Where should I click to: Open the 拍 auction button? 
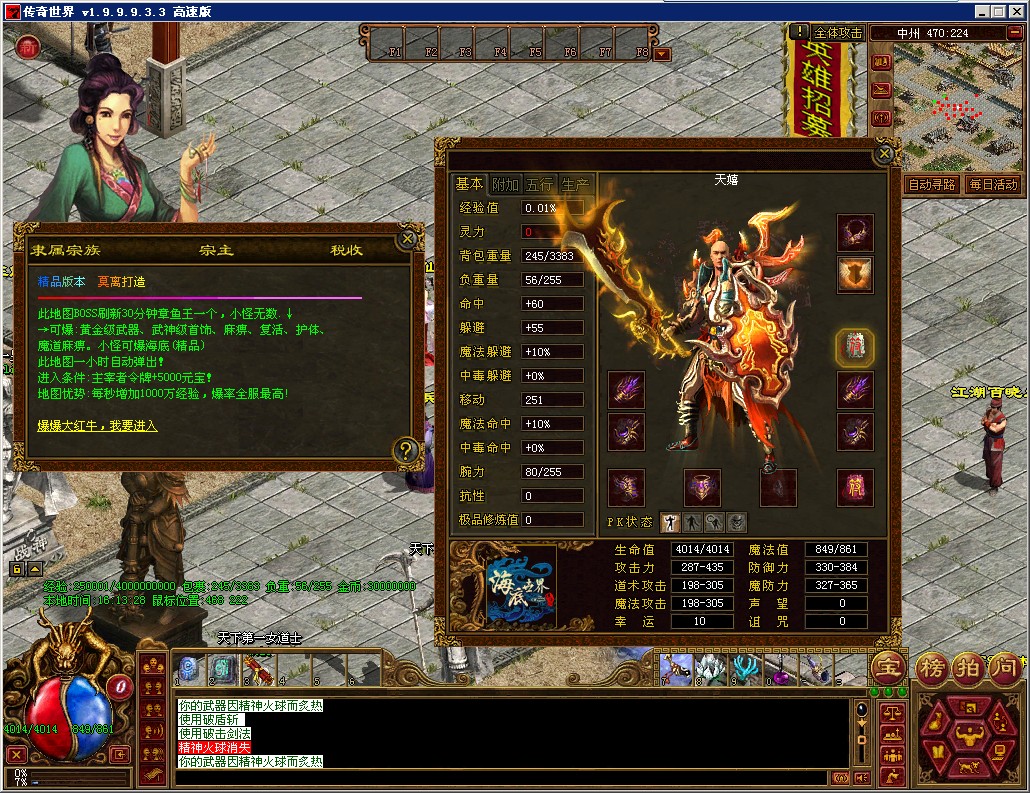(x=968, y=667)
